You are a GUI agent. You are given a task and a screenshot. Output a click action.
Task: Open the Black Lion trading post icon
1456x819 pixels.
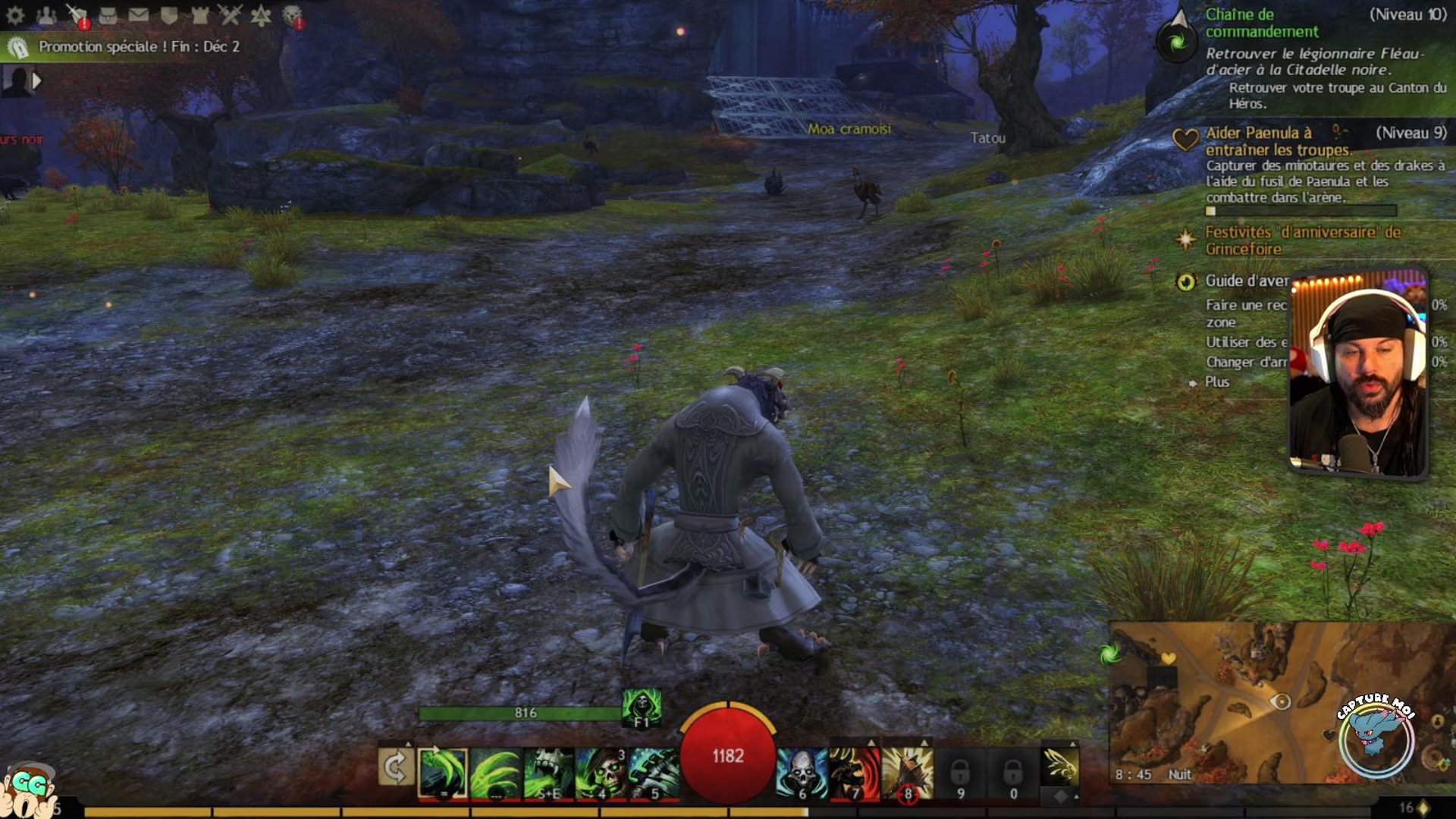pos(292,15)
